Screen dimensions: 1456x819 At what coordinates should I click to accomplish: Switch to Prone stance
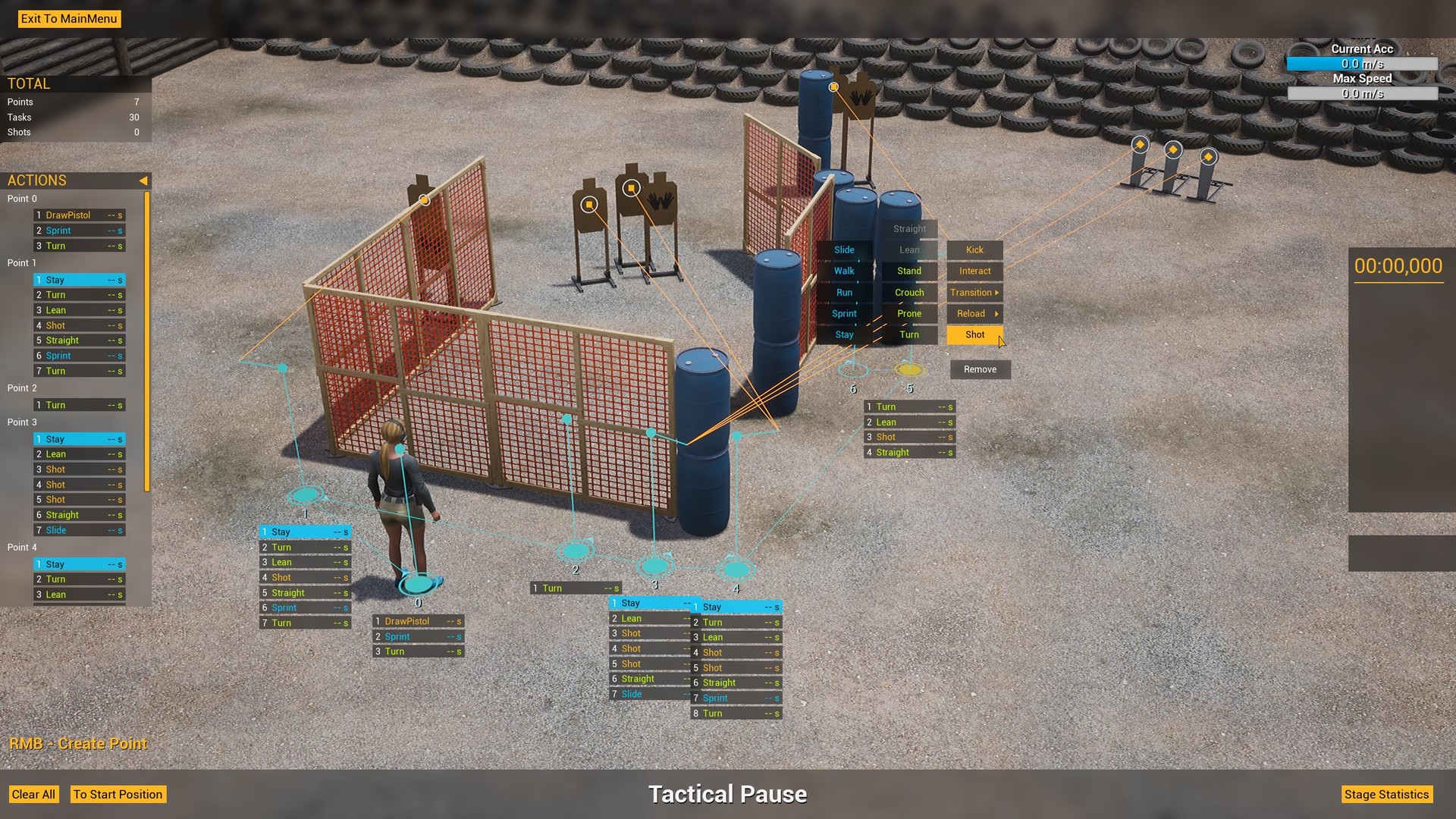coord(908,313)
